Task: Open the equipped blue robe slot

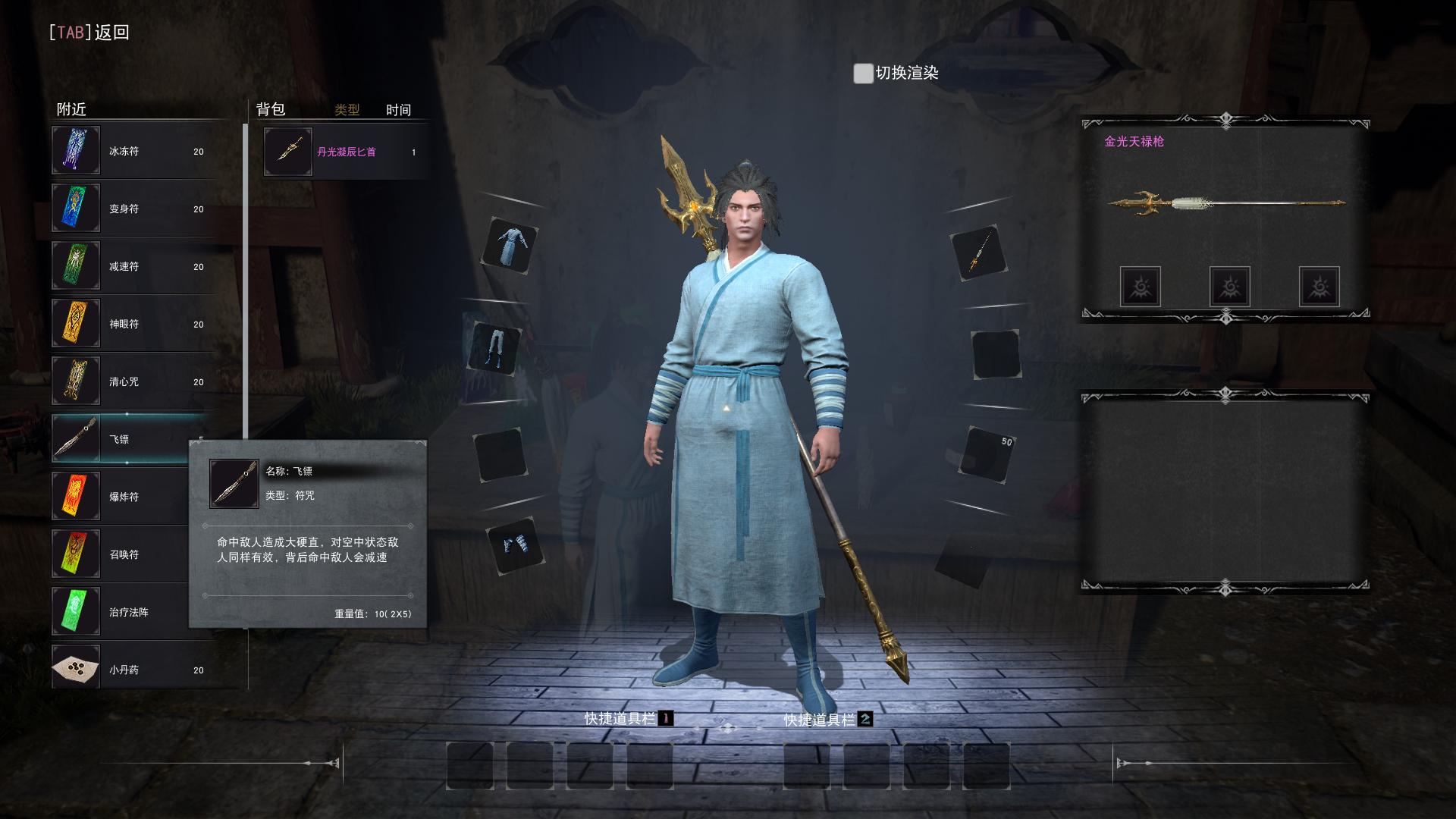Action: (x=510, y=246)
